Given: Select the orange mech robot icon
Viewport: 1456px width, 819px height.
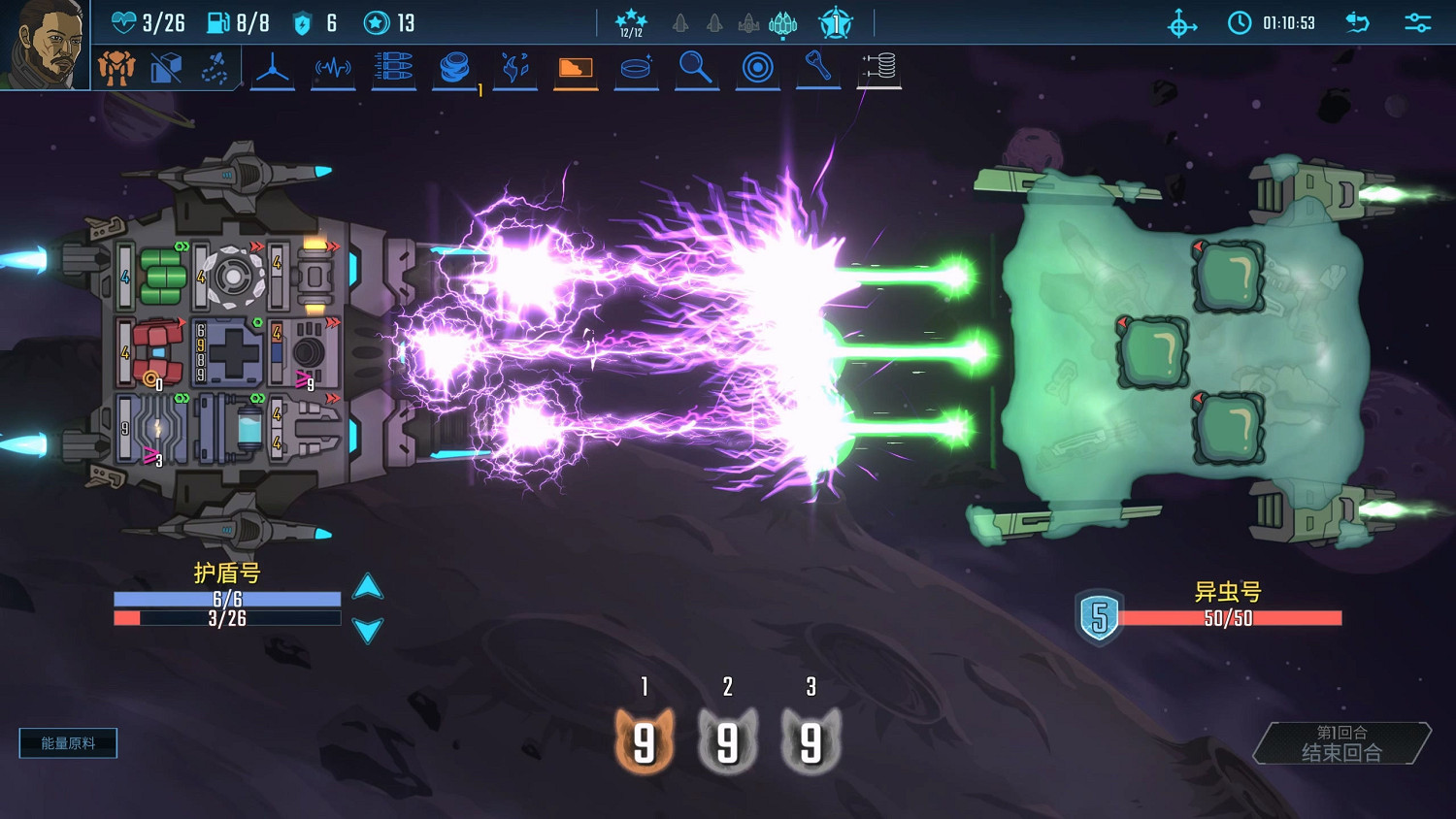Looking at the screenshot, I should pos(116,68).
